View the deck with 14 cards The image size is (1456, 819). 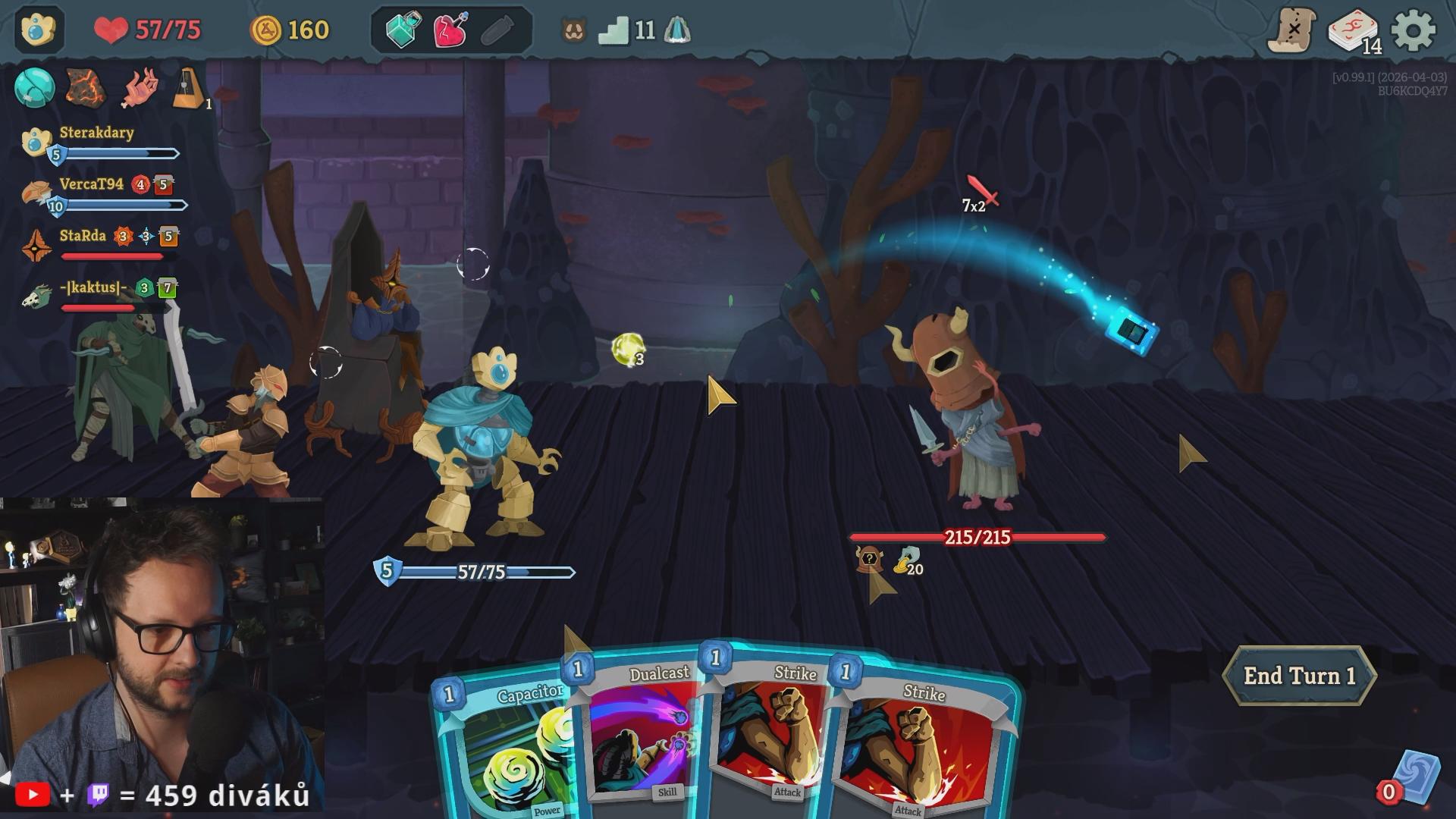coord(1354,32)
